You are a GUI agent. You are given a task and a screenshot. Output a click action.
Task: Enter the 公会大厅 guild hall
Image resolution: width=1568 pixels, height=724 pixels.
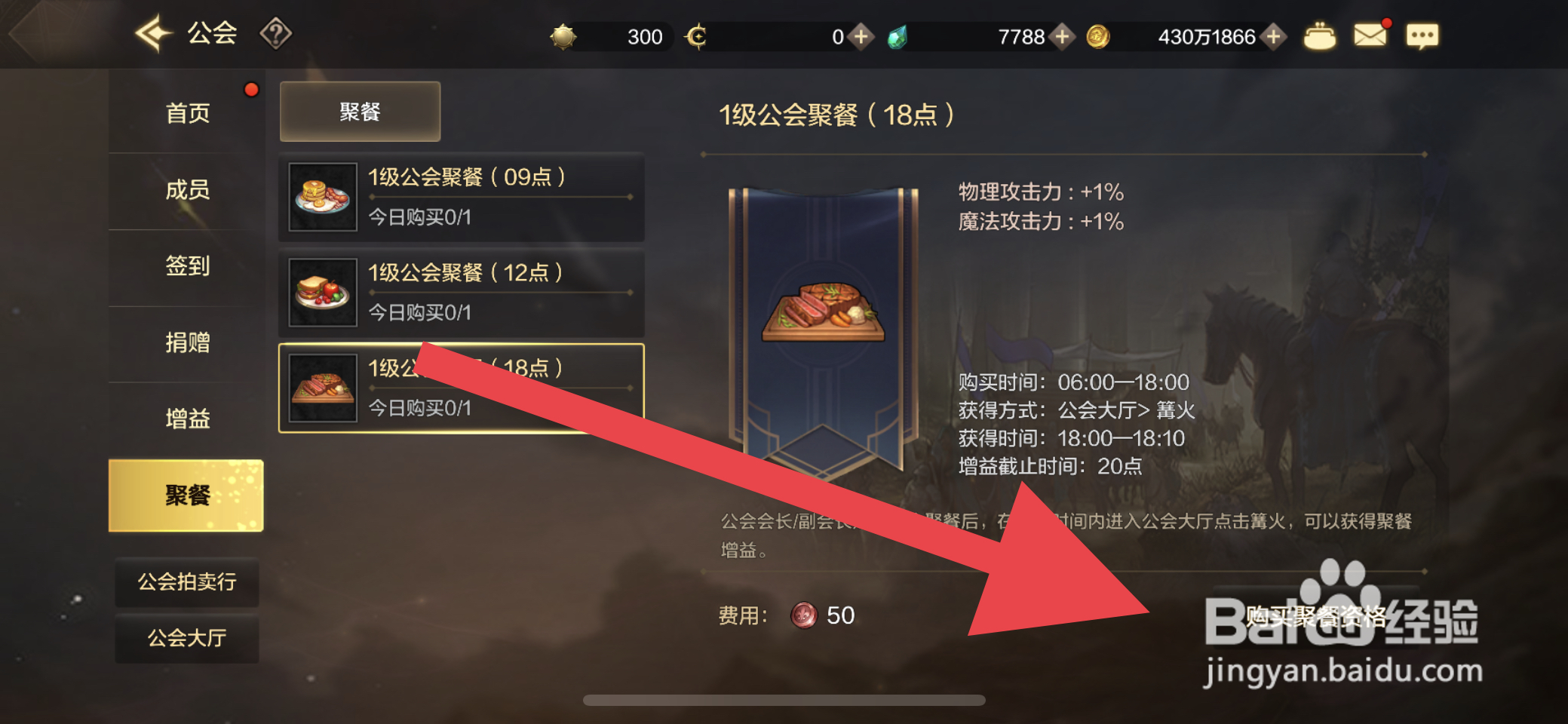click(186, 638)
